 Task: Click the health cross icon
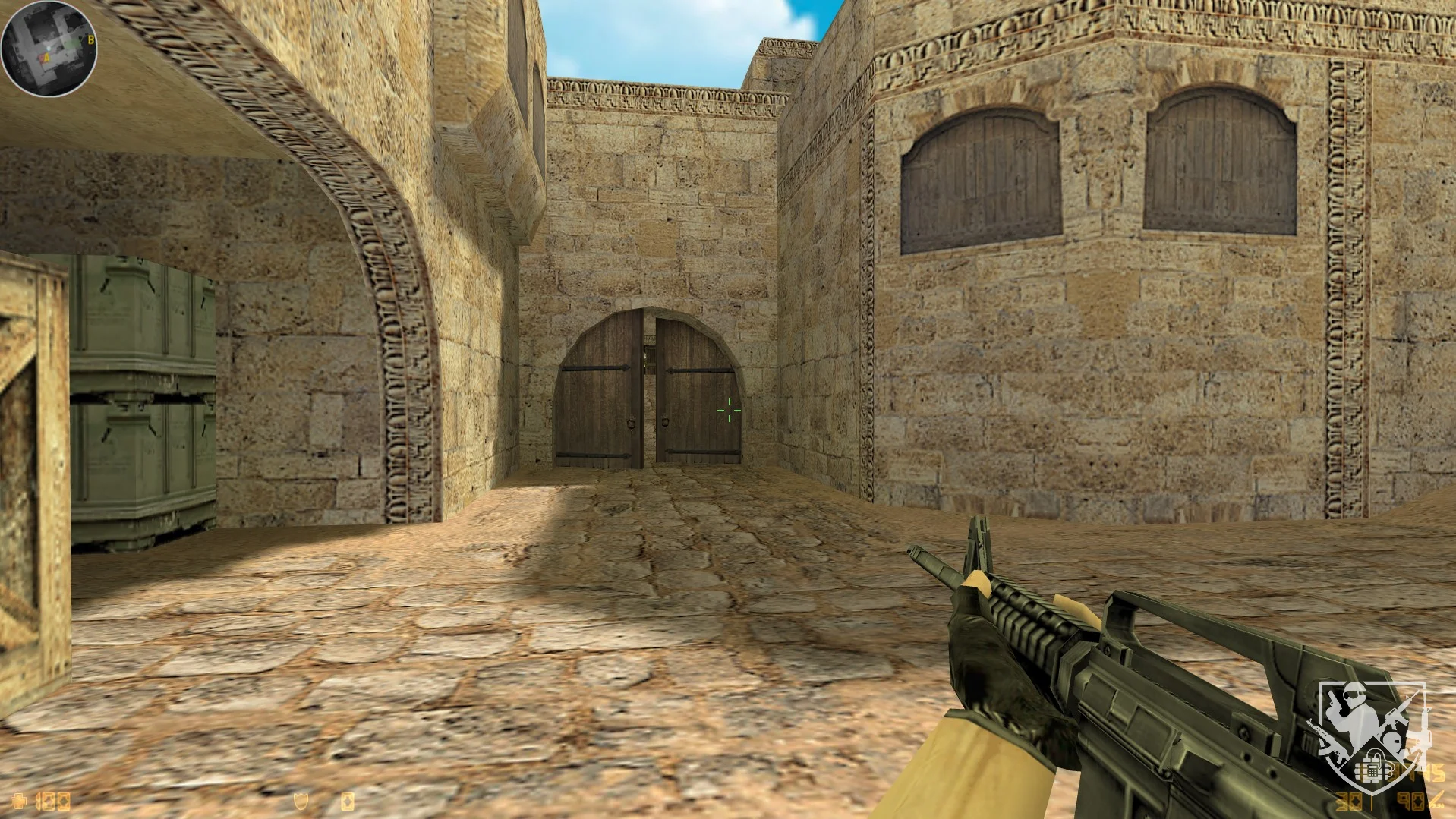[19, 801]
